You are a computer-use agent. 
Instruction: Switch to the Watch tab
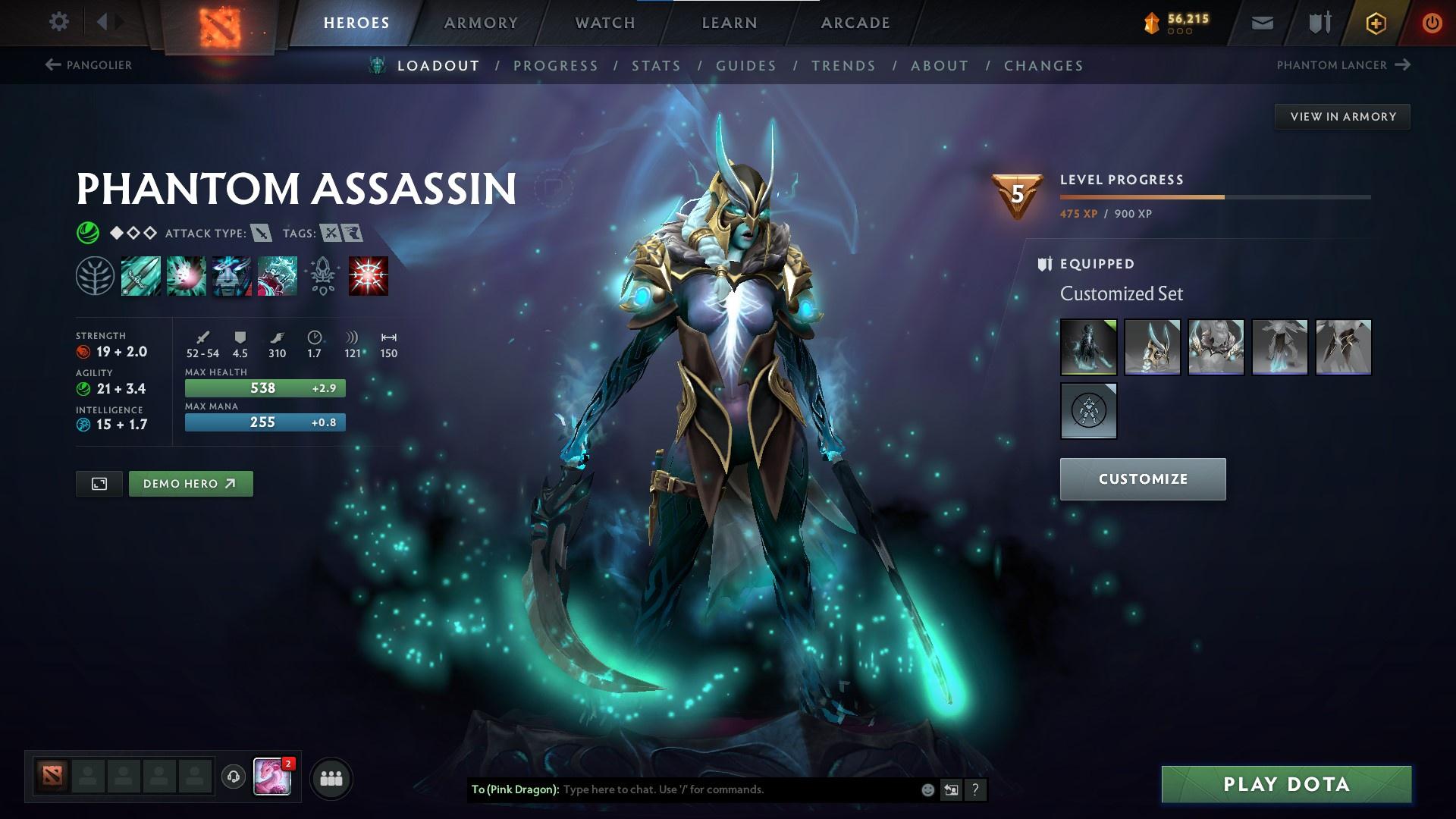pyautogui.click(x=605, y=23)
